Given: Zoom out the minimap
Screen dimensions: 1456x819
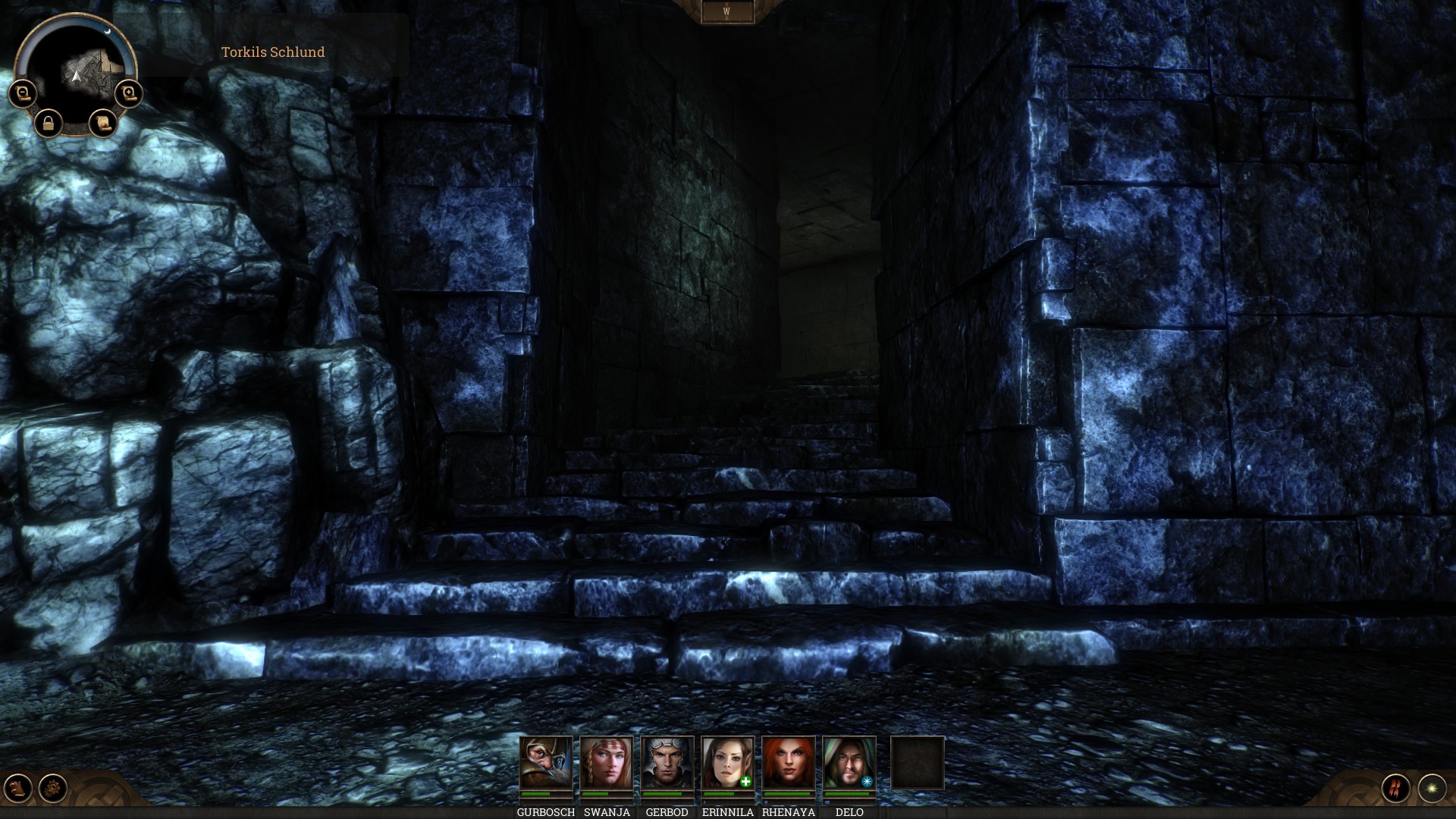Looking at the screenshot, I should pyautogui.click(x=22, y=93).
